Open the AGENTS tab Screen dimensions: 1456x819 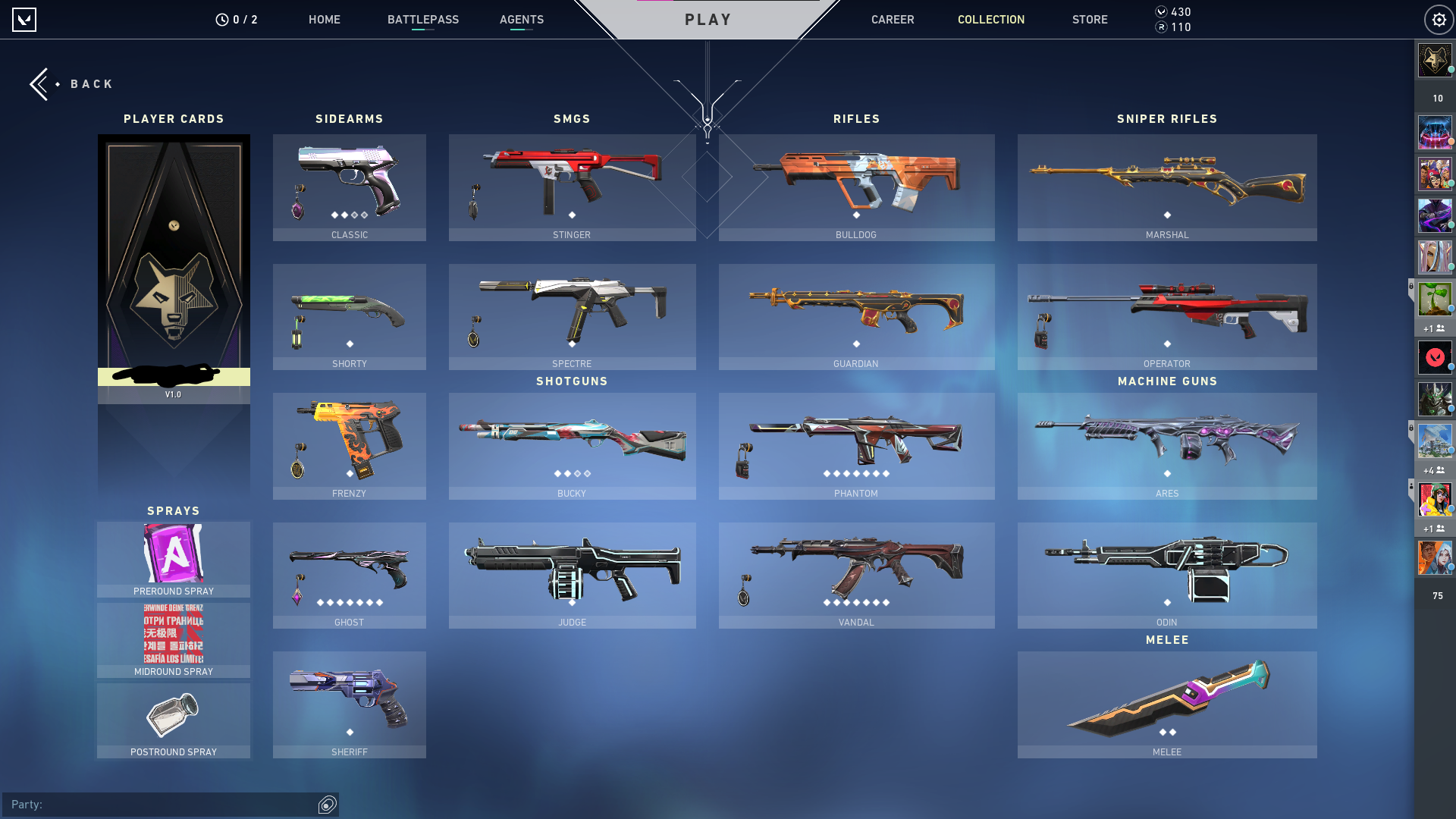(x=521, y=20)
